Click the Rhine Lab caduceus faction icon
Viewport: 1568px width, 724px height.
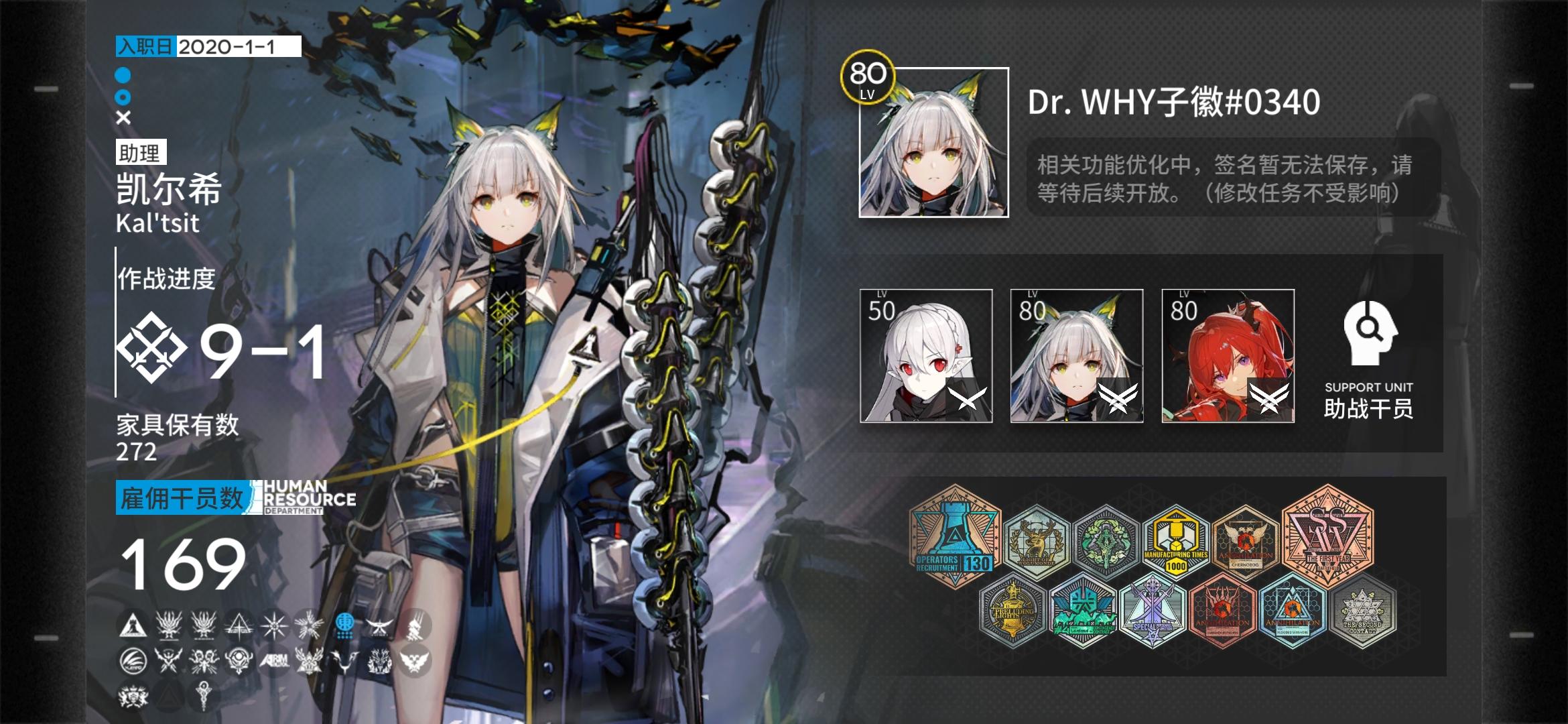[203, 694]
